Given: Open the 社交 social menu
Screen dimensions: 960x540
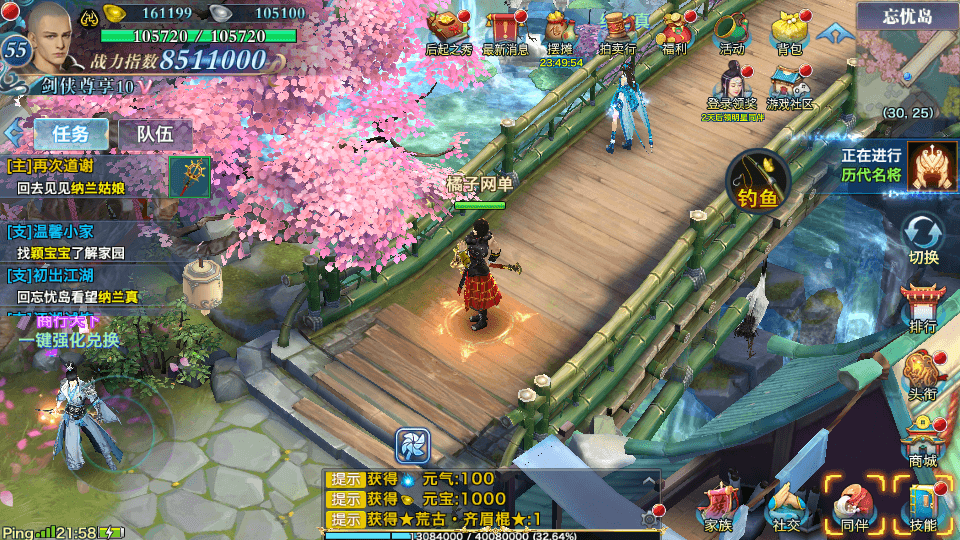Looking at the screenshot, I should click(786, 506).
